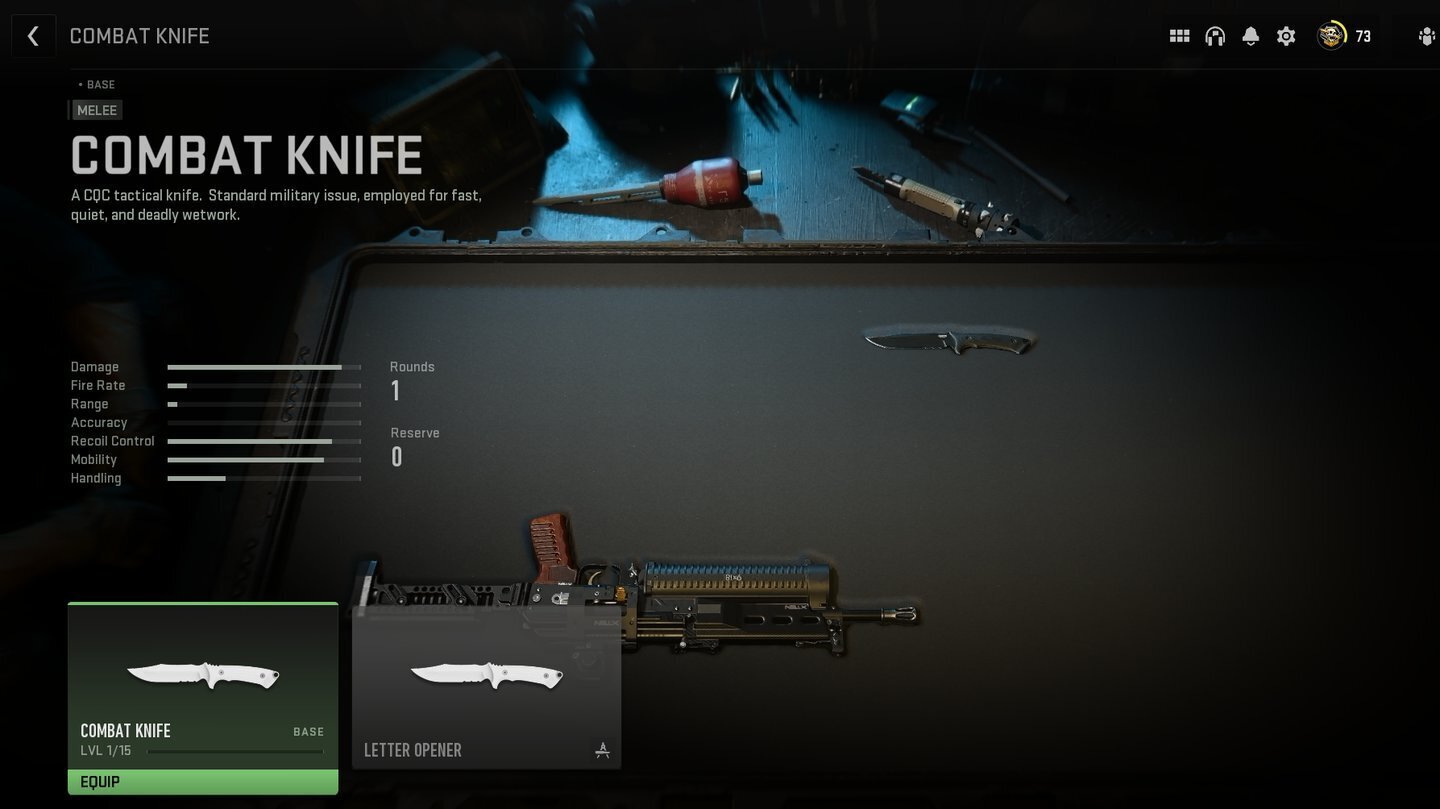
Task: Open the settings gear
Action: [1286, 35]
